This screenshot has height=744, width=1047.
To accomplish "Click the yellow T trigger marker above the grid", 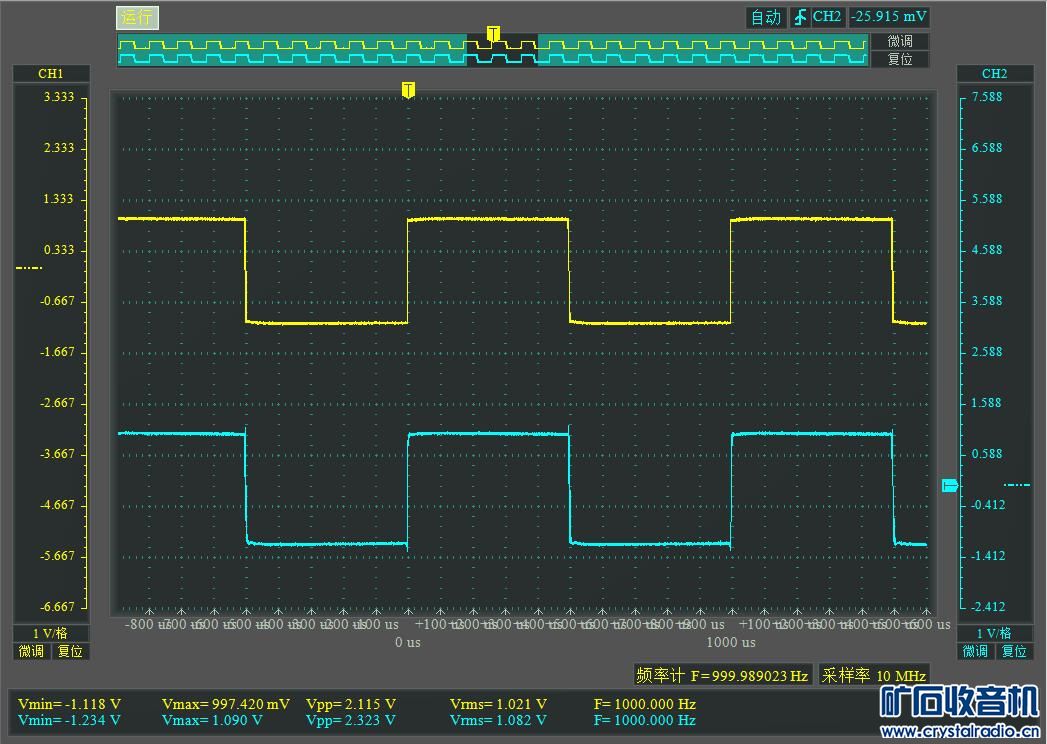I will tap(408, 90).
